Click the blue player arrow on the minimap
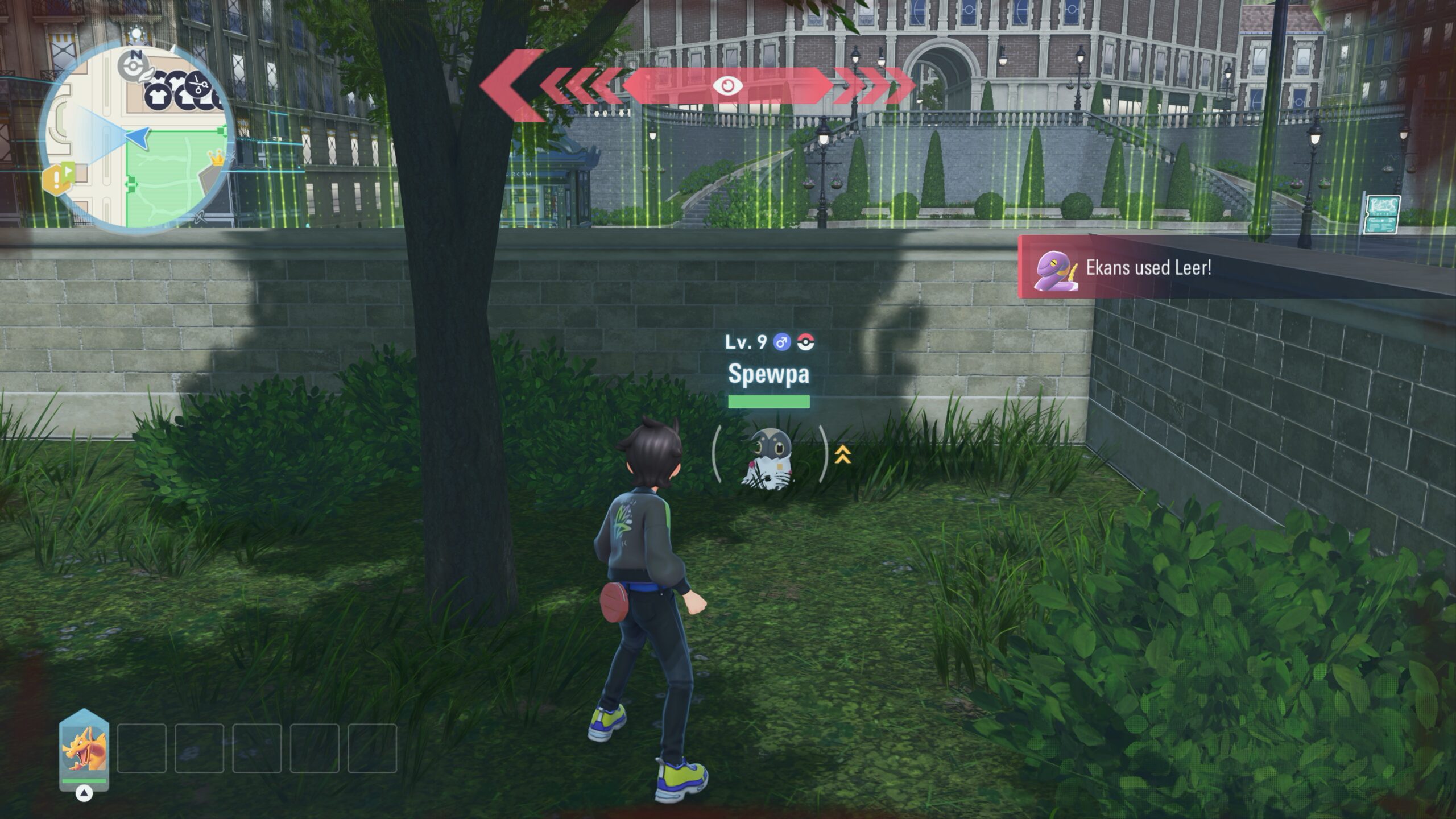The width and height of the screenshot is (1456, 819). pyautogui.click(x=138, y=136)
